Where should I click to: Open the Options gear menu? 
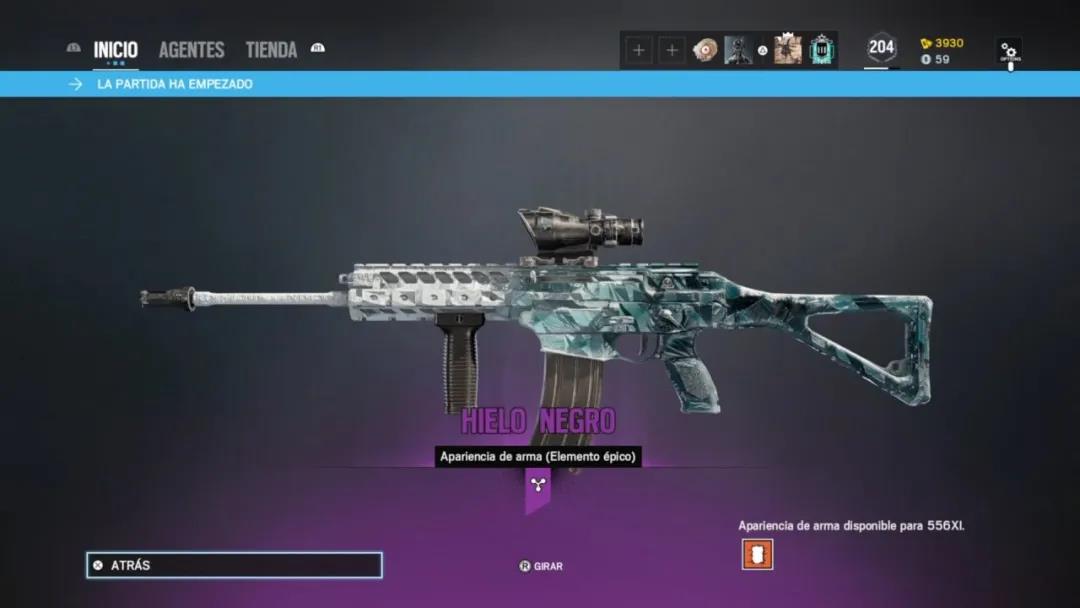1009,51
